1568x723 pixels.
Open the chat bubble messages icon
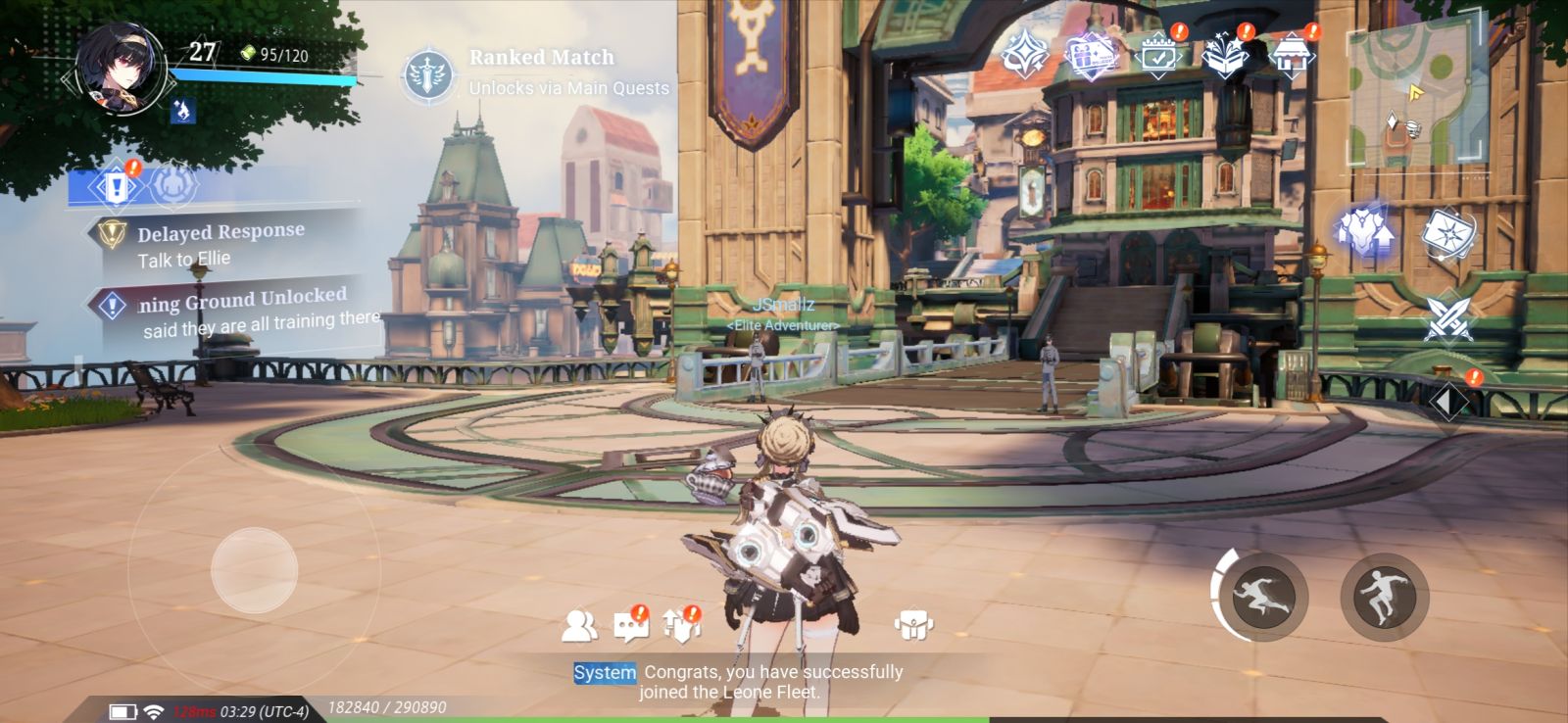tap(630, 625)
